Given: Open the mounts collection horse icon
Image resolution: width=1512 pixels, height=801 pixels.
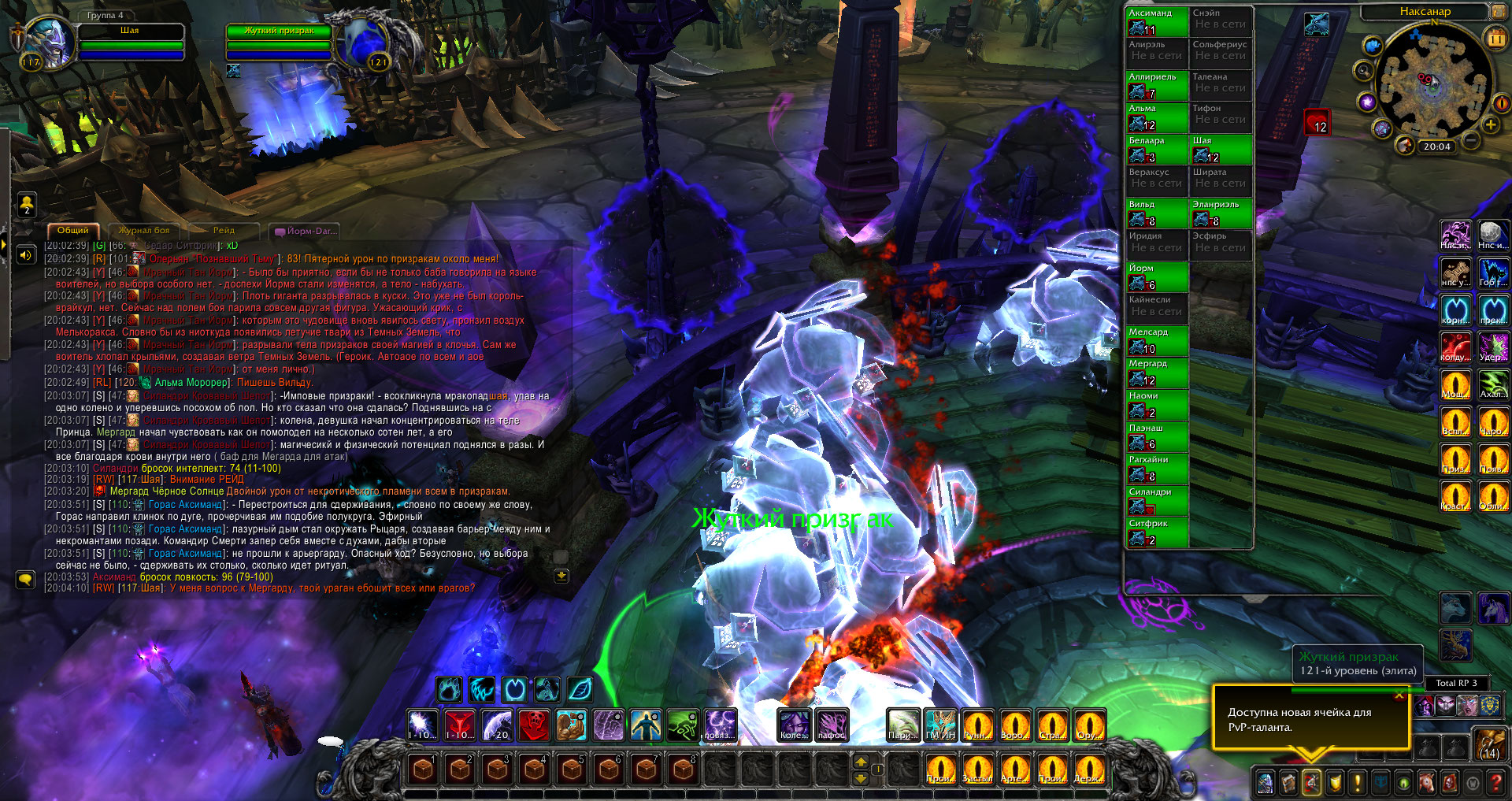Looking at the screenshot, I should (x=1426, y=783).
